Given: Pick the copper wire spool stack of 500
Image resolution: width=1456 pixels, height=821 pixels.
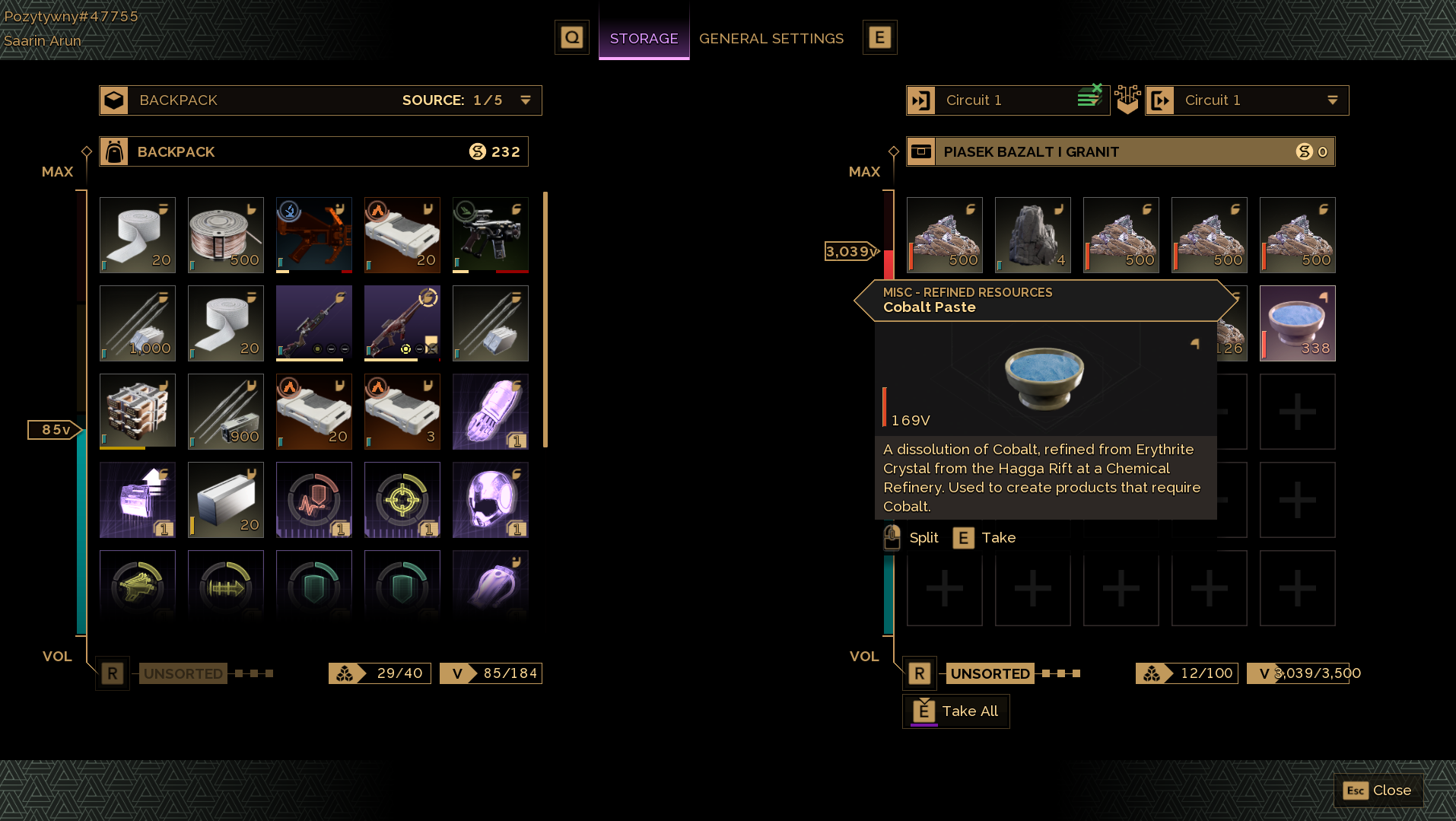Looking at the screenshot, I should (x=226, y=235).
